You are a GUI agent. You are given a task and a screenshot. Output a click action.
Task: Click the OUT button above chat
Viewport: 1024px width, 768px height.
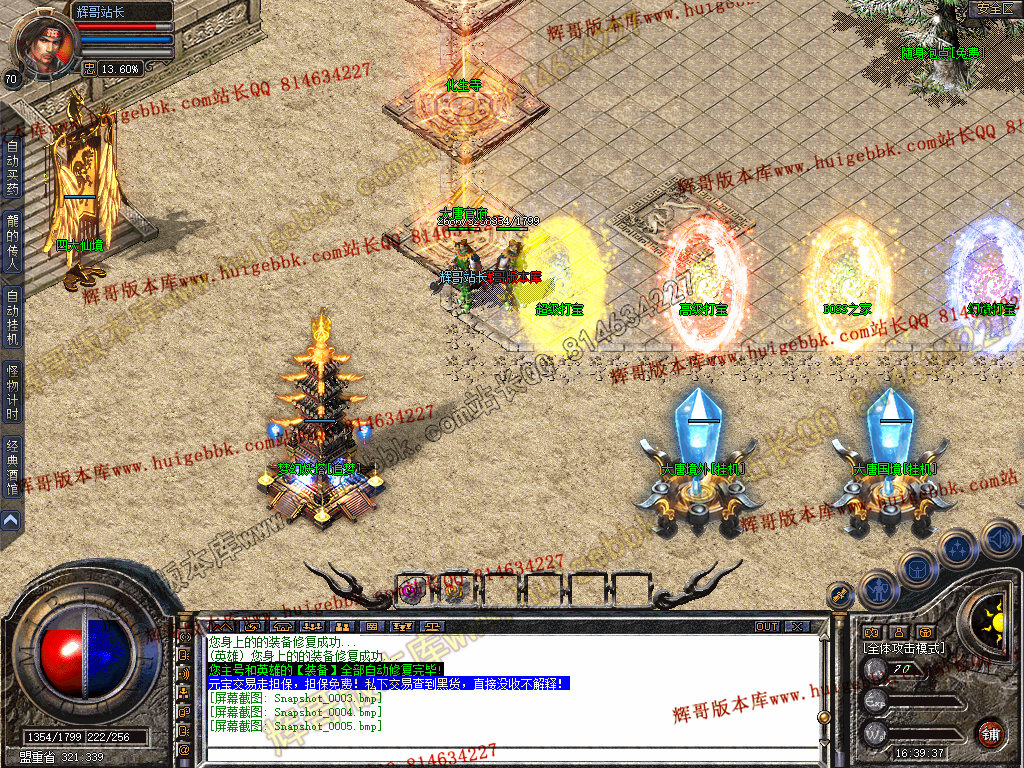pyautogui.click(x=767, y=626)
